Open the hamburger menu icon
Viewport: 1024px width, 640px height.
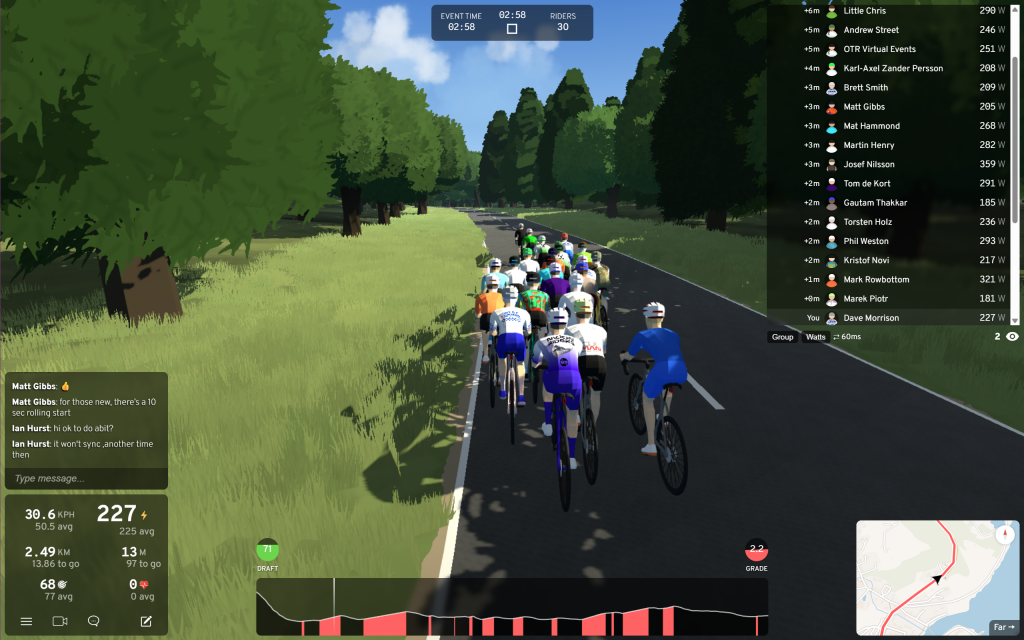pyautogui.click(x=26, y=621)
